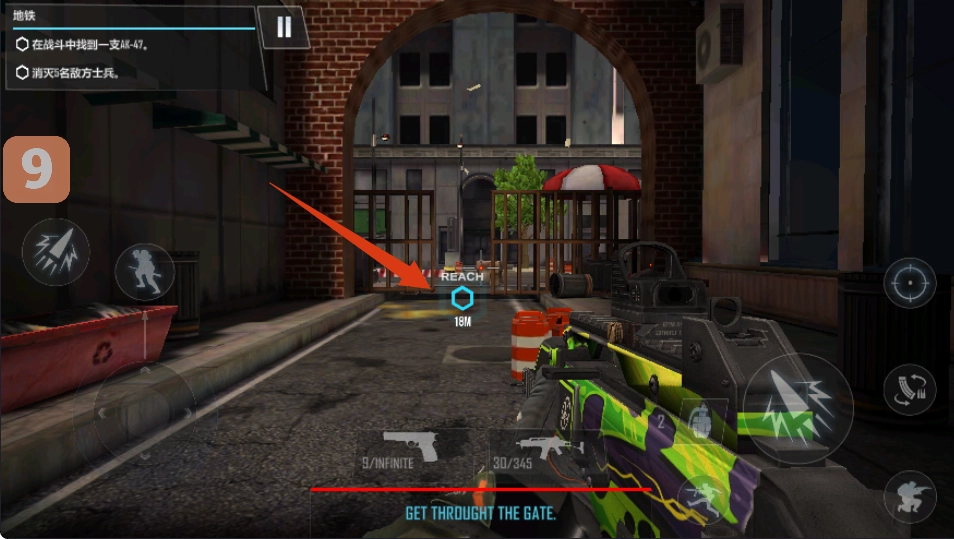The height and width of the screenshot is (539, 954).
Task: Open the AK-47 mission objective entry
Action: click(x=92, y=44)
